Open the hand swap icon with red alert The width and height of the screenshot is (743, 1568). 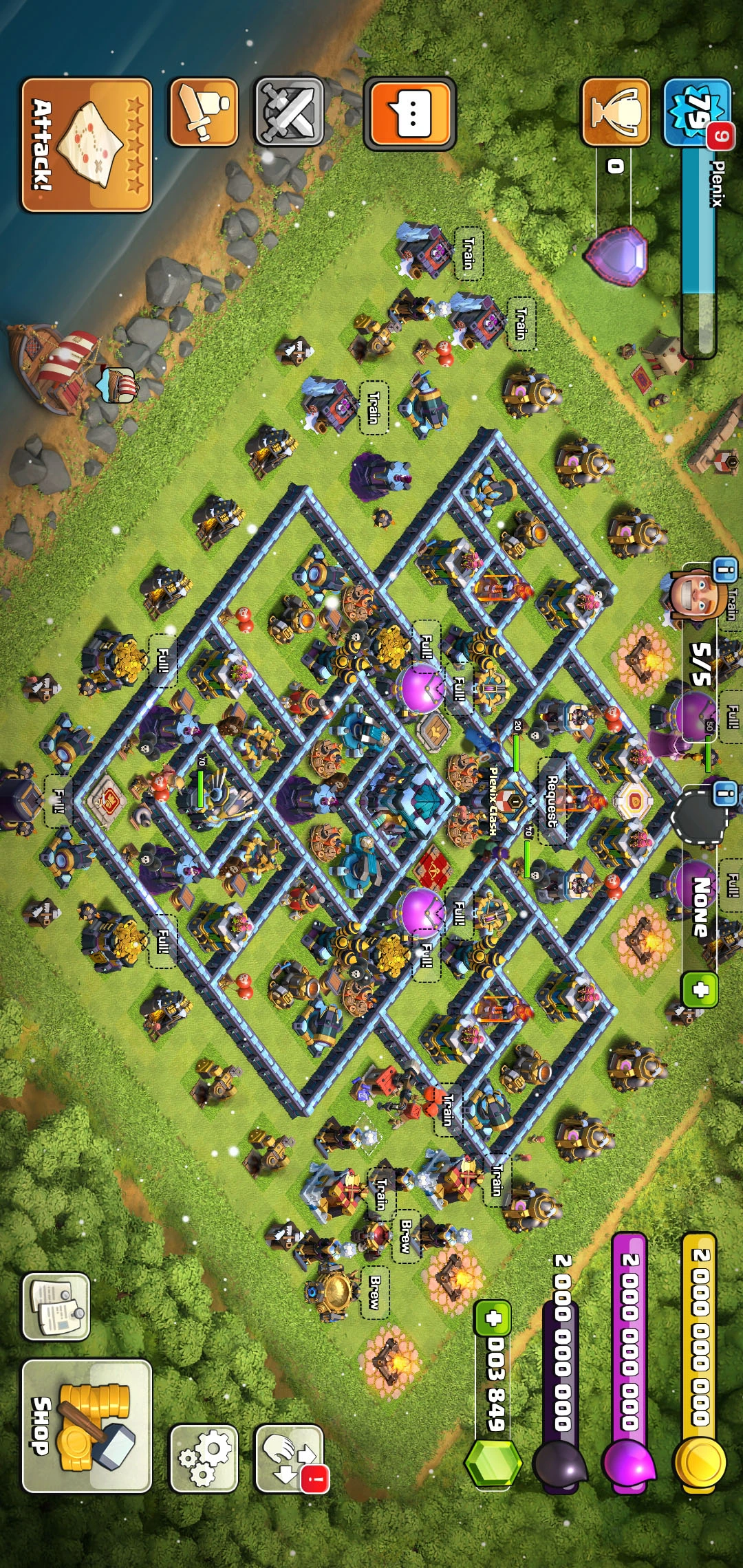[x=289, y=1458]
